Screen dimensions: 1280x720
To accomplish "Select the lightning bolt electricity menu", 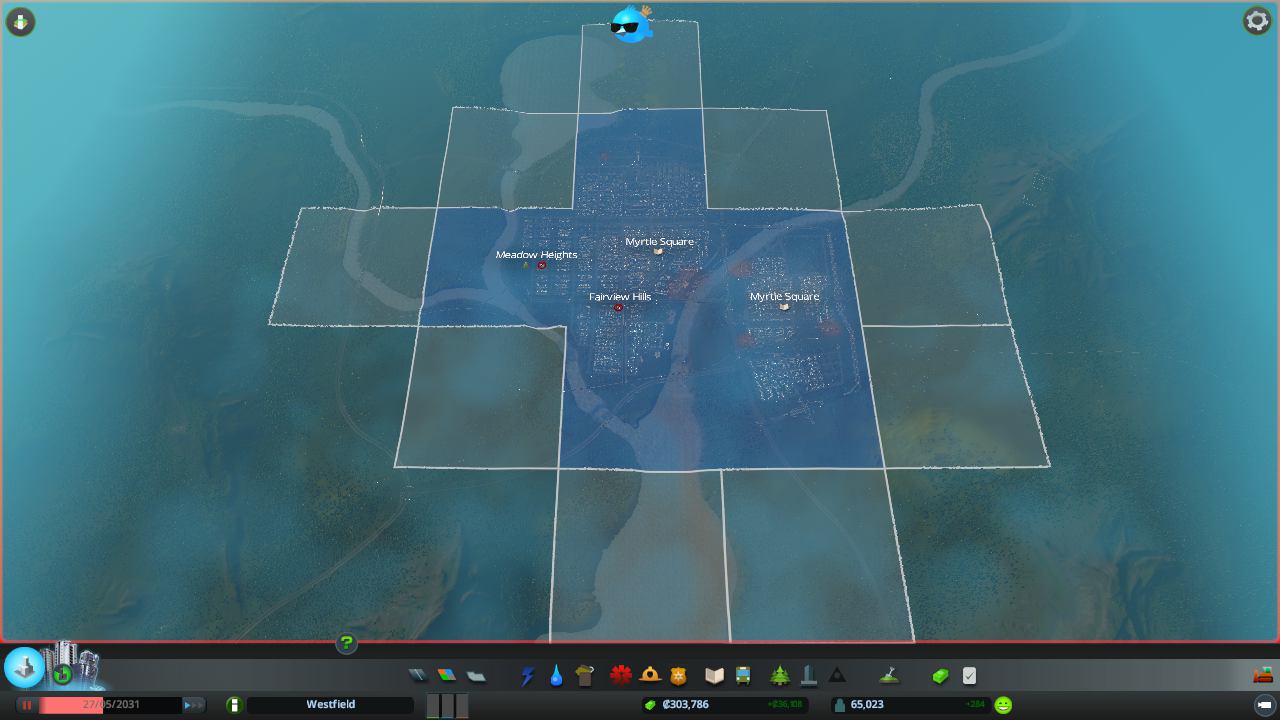I will (x=527, y=676).
